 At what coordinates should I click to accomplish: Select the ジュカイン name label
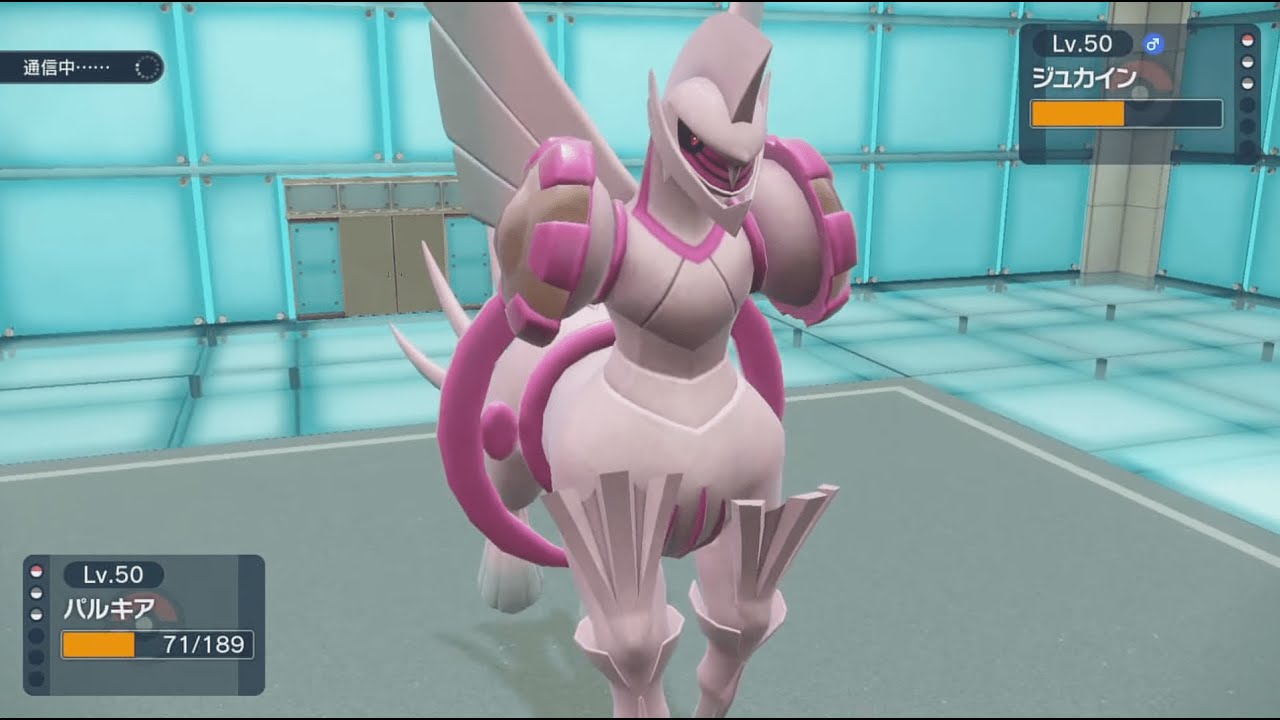tap(1084, 74)
